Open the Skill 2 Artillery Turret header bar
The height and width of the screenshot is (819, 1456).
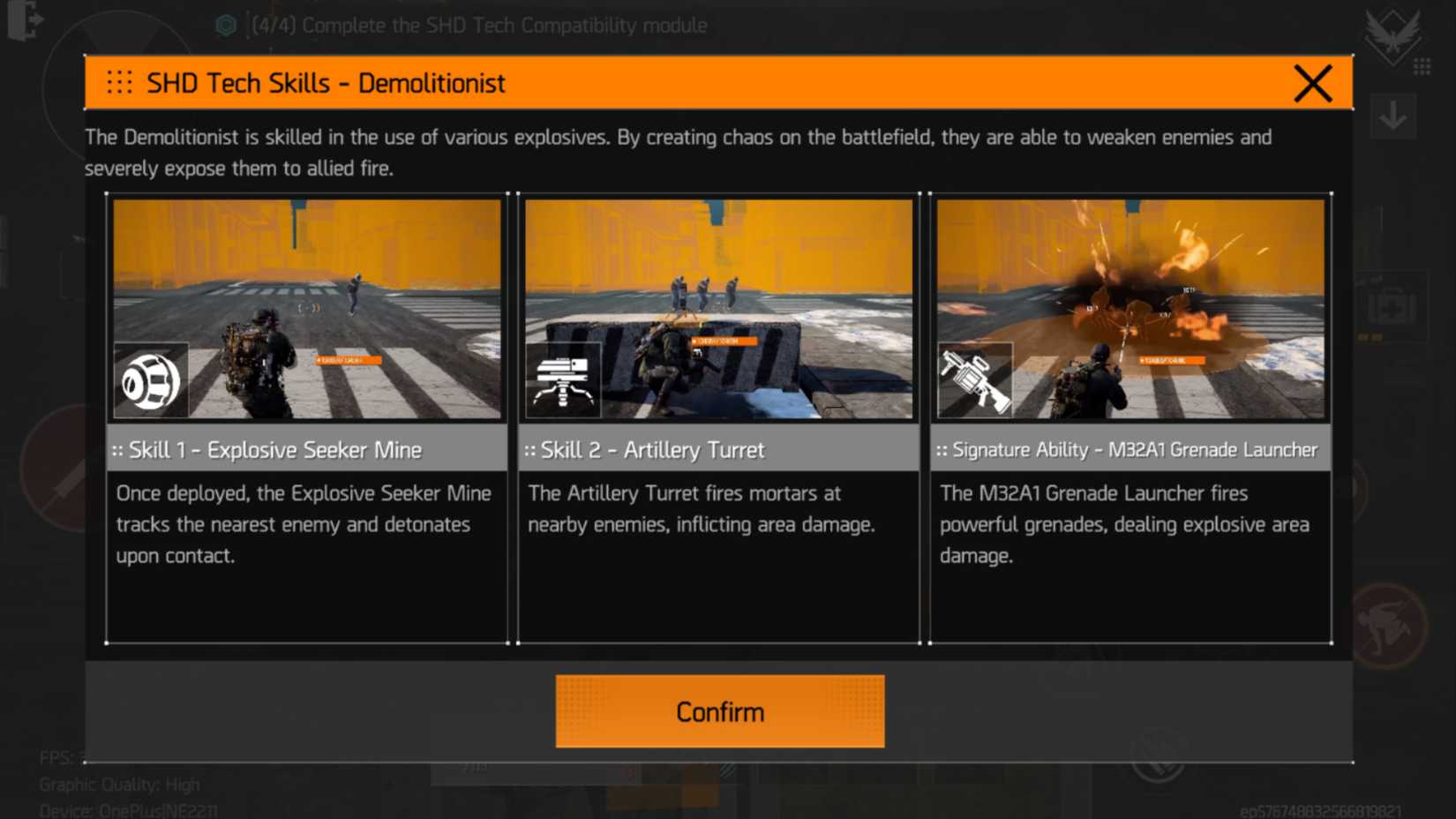pos(718,449)
